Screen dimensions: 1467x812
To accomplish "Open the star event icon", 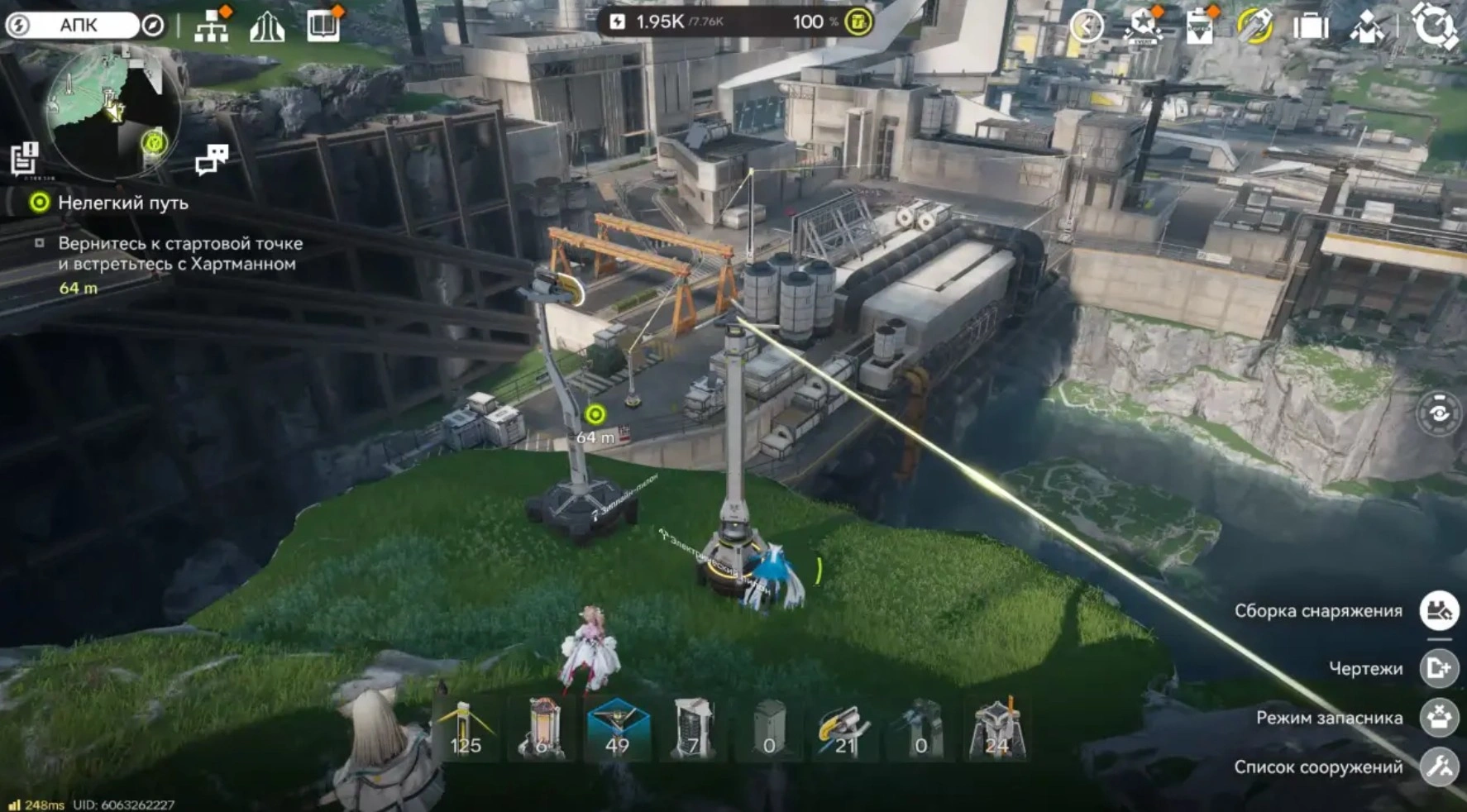I will (1144, 26).
